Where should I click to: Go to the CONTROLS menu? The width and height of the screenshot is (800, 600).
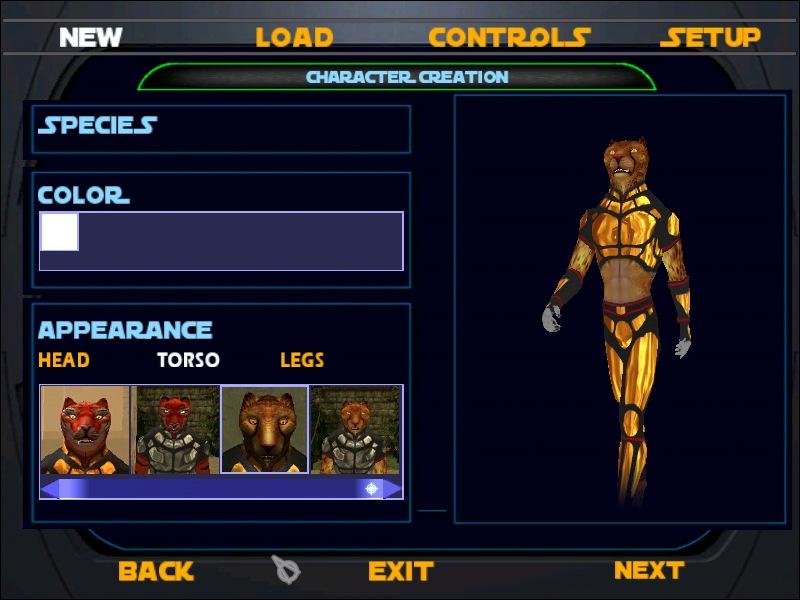[x=509, y=38]
